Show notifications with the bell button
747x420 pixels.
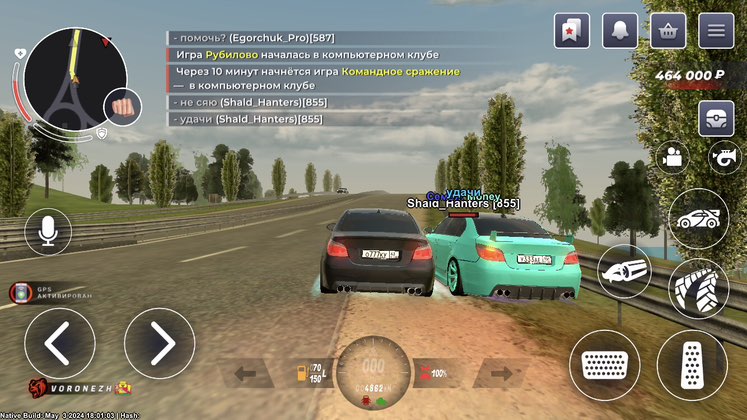click(620, 31)
